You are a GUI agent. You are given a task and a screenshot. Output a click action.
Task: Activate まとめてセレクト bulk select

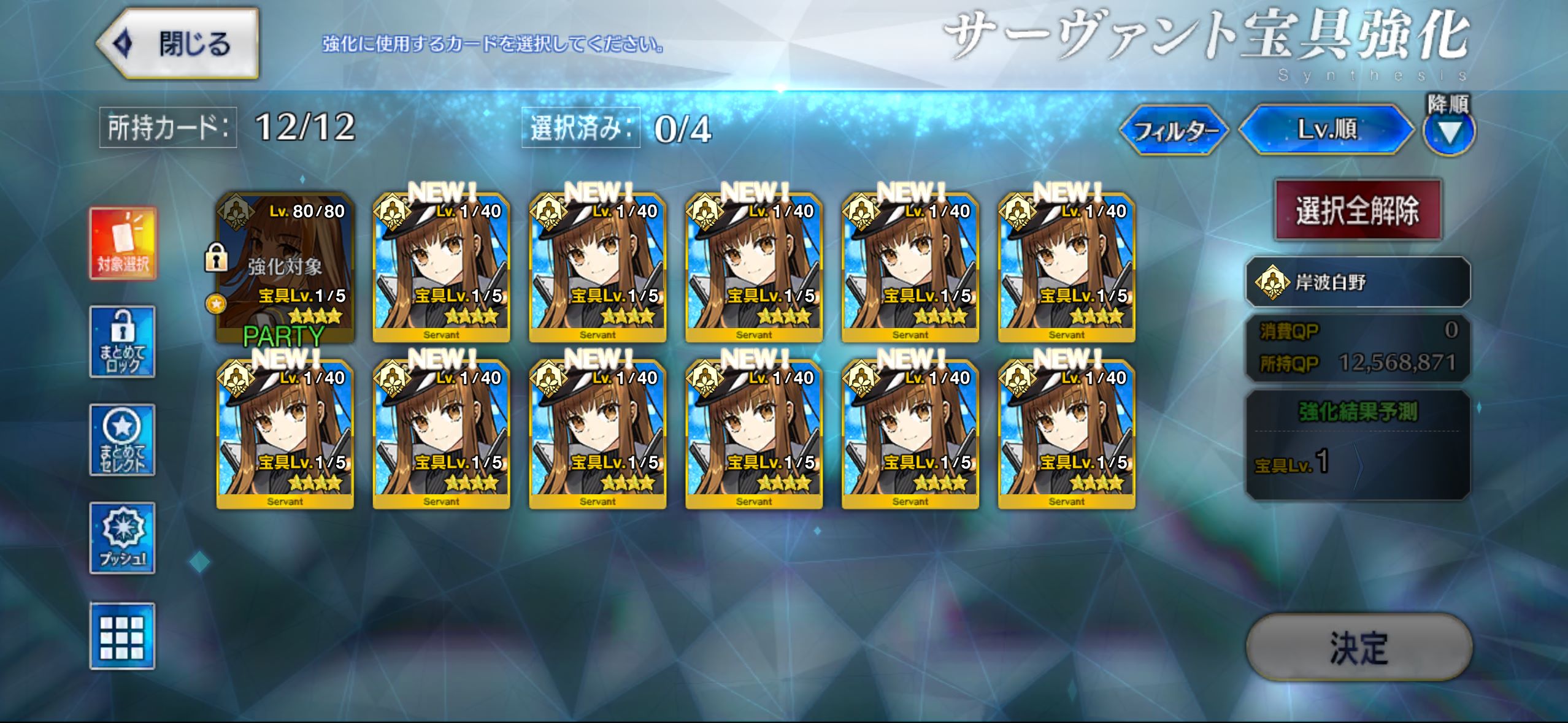pyautogui.click(x=123, y=440)
